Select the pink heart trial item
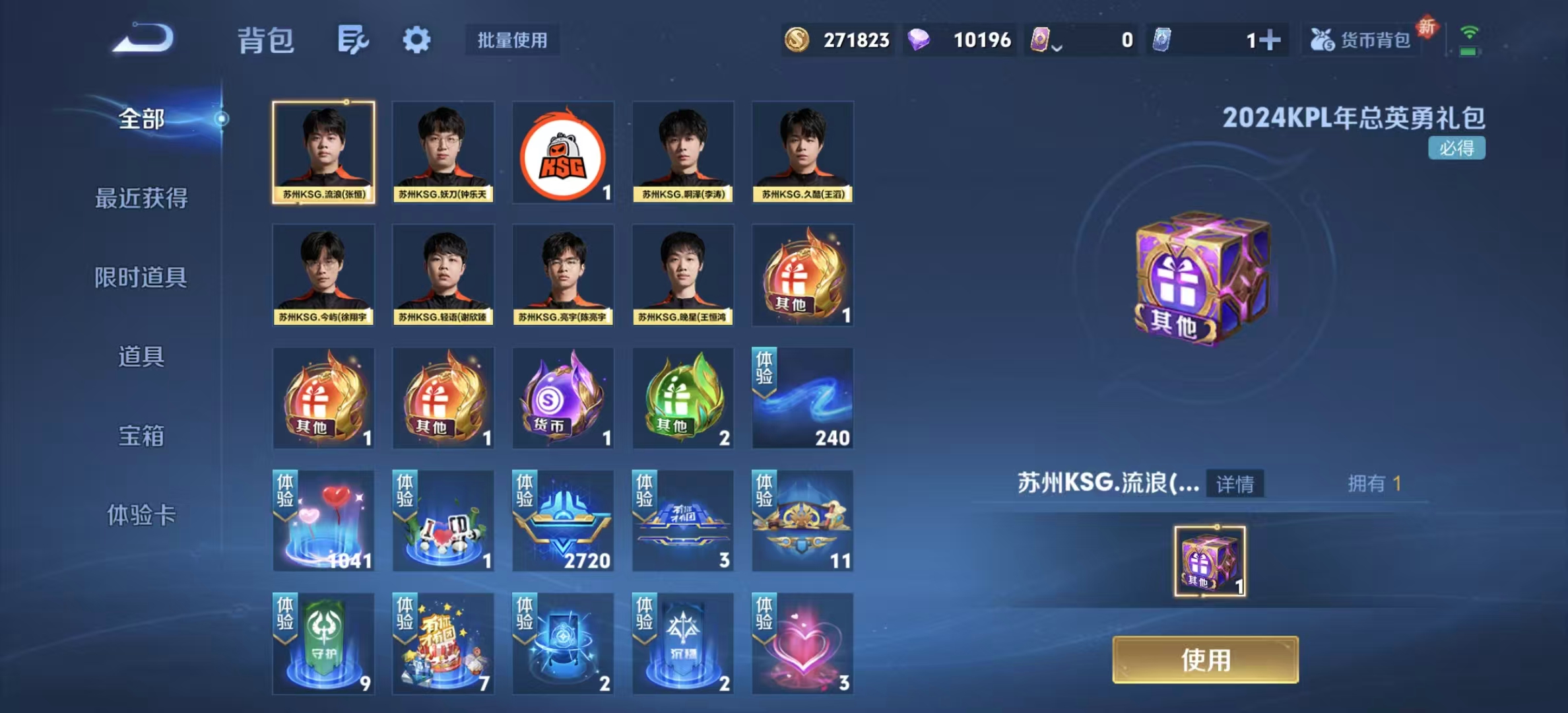The height and width of the screenshot is (713, 1568). tap(802, 644)
